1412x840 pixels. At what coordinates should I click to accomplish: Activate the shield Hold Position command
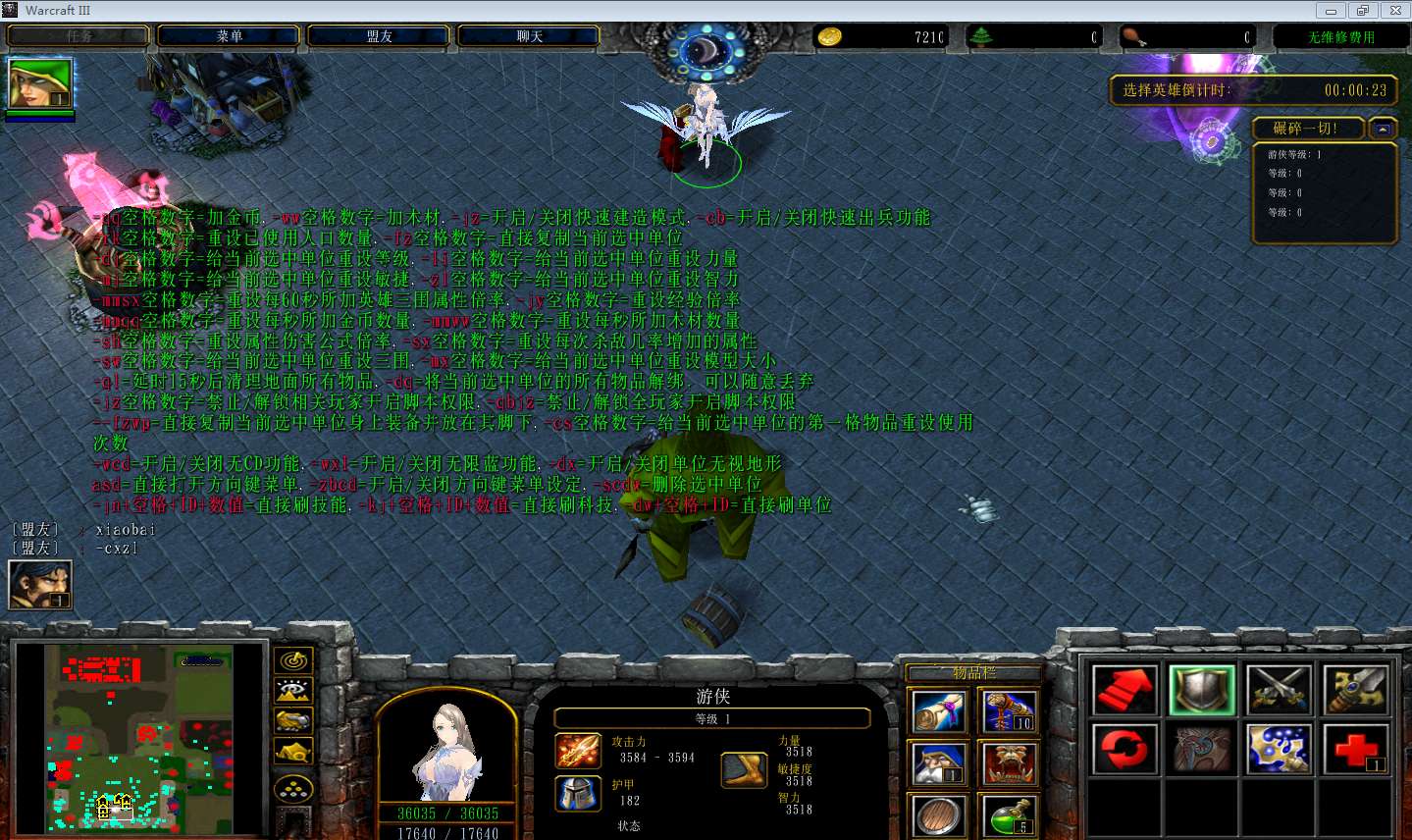tap(1202, 690)
